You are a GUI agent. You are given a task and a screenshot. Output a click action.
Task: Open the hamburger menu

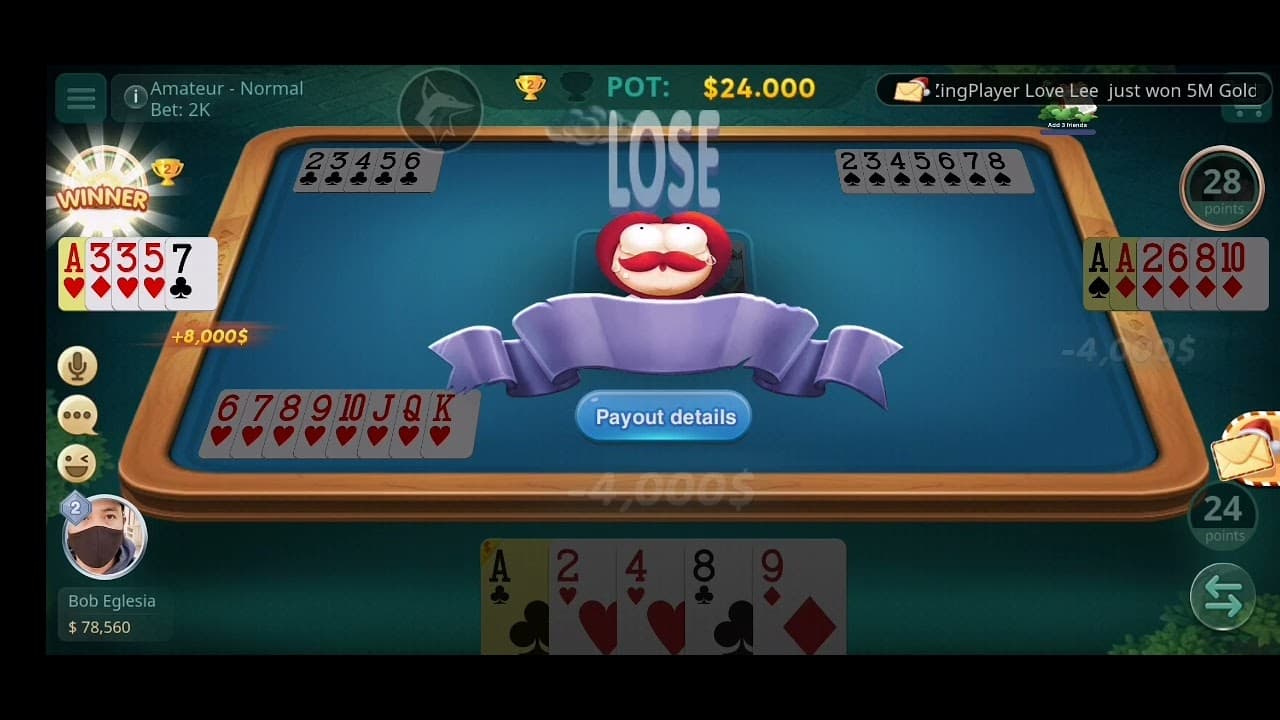click(79, 98)
